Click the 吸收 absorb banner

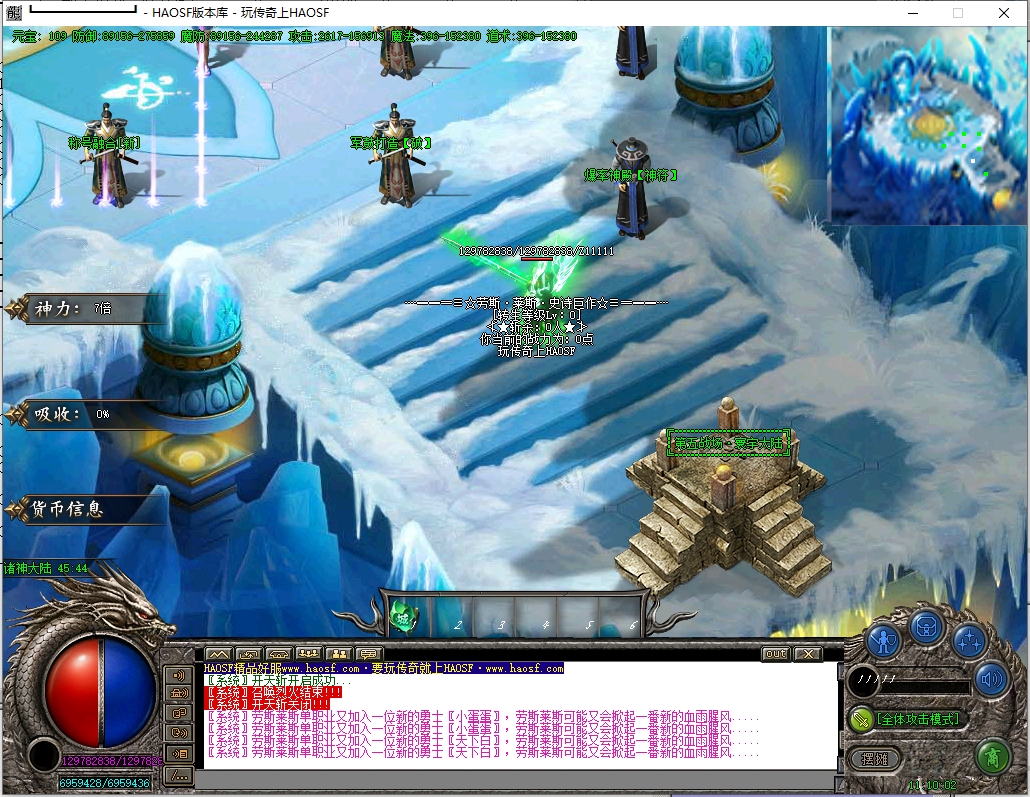tap(70, 414)
